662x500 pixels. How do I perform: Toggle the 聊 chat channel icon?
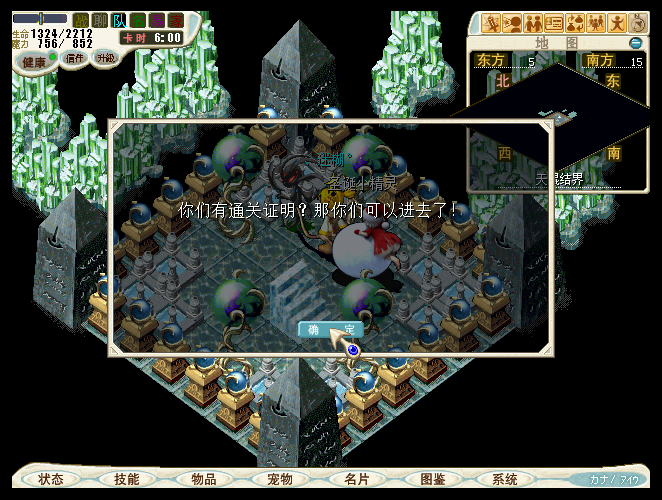[99, 20]
